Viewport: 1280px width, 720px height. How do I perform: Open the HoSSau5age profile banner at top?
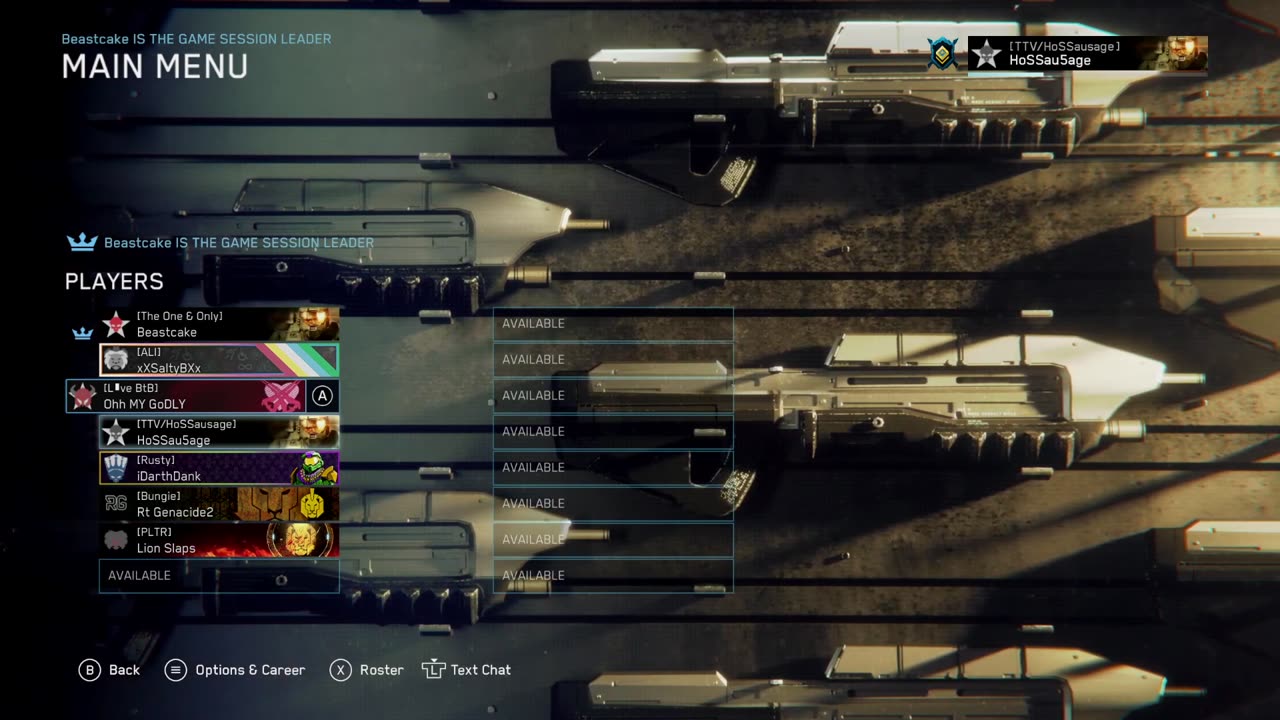click(1087, 54)
